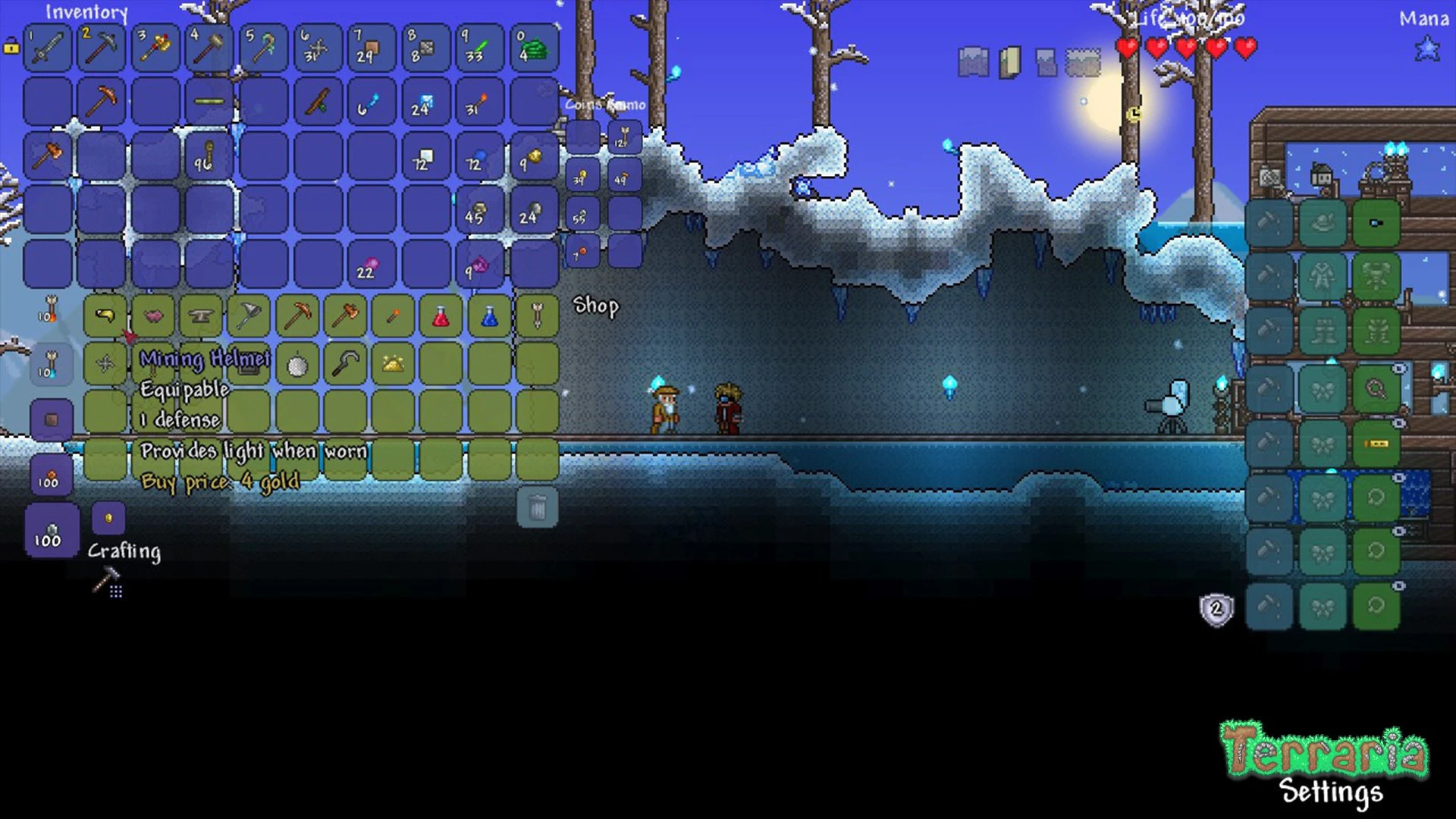The height and width of the screenshot is (819, 1456).
Task: Pick the green item stack in hotbar slot 0
Action: point(534,47)
